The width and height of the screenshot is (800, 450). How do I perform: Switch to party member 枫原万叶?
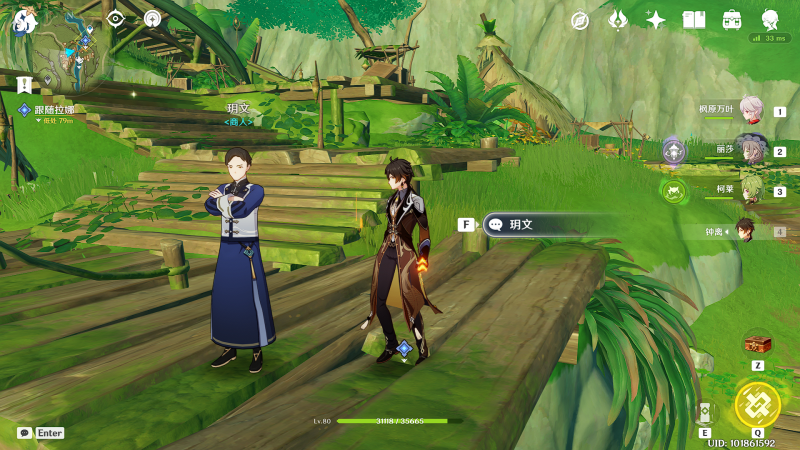point(750,112)
